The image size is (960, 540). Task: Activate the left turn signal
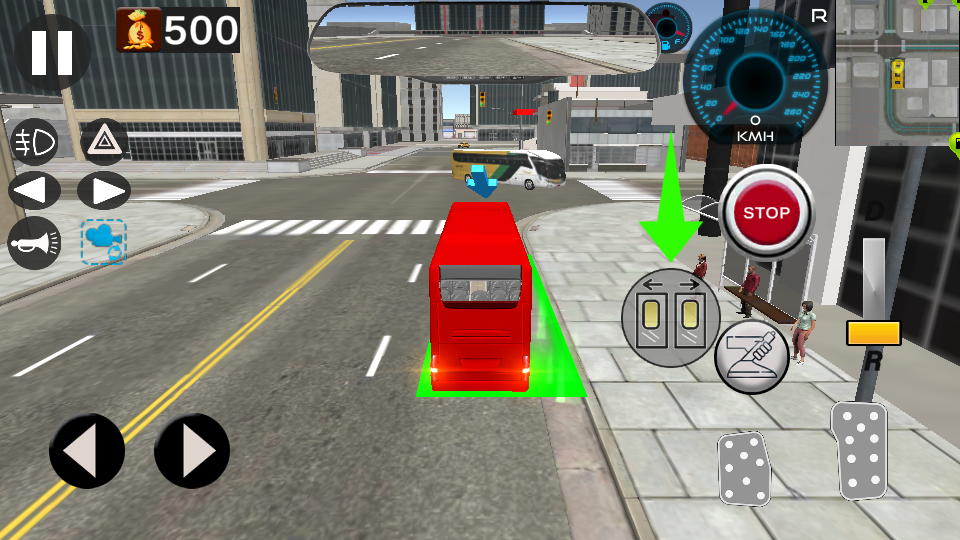point(34,190)
